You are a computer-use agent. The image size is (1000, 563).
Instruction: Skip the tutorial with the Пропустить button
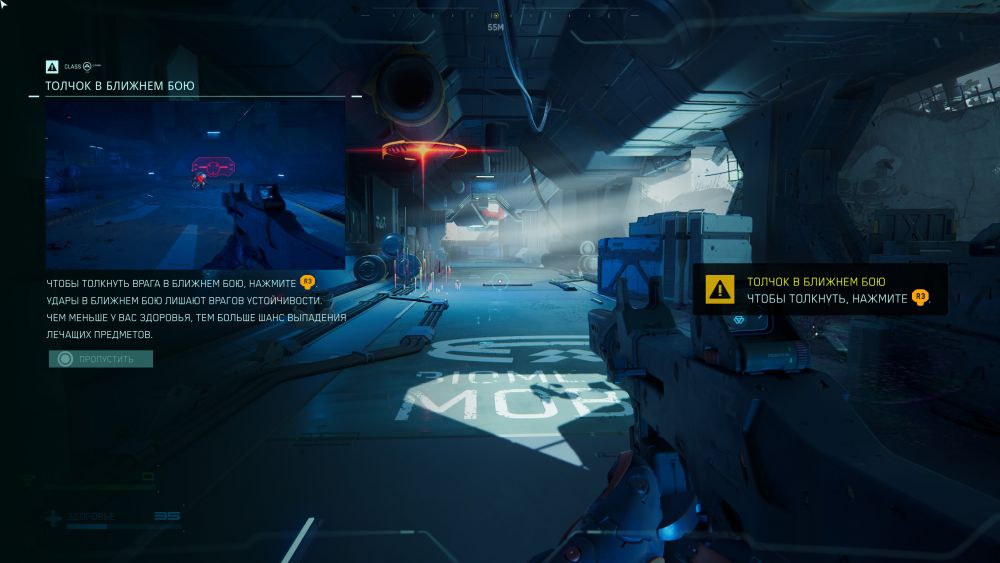coord(101,358)
